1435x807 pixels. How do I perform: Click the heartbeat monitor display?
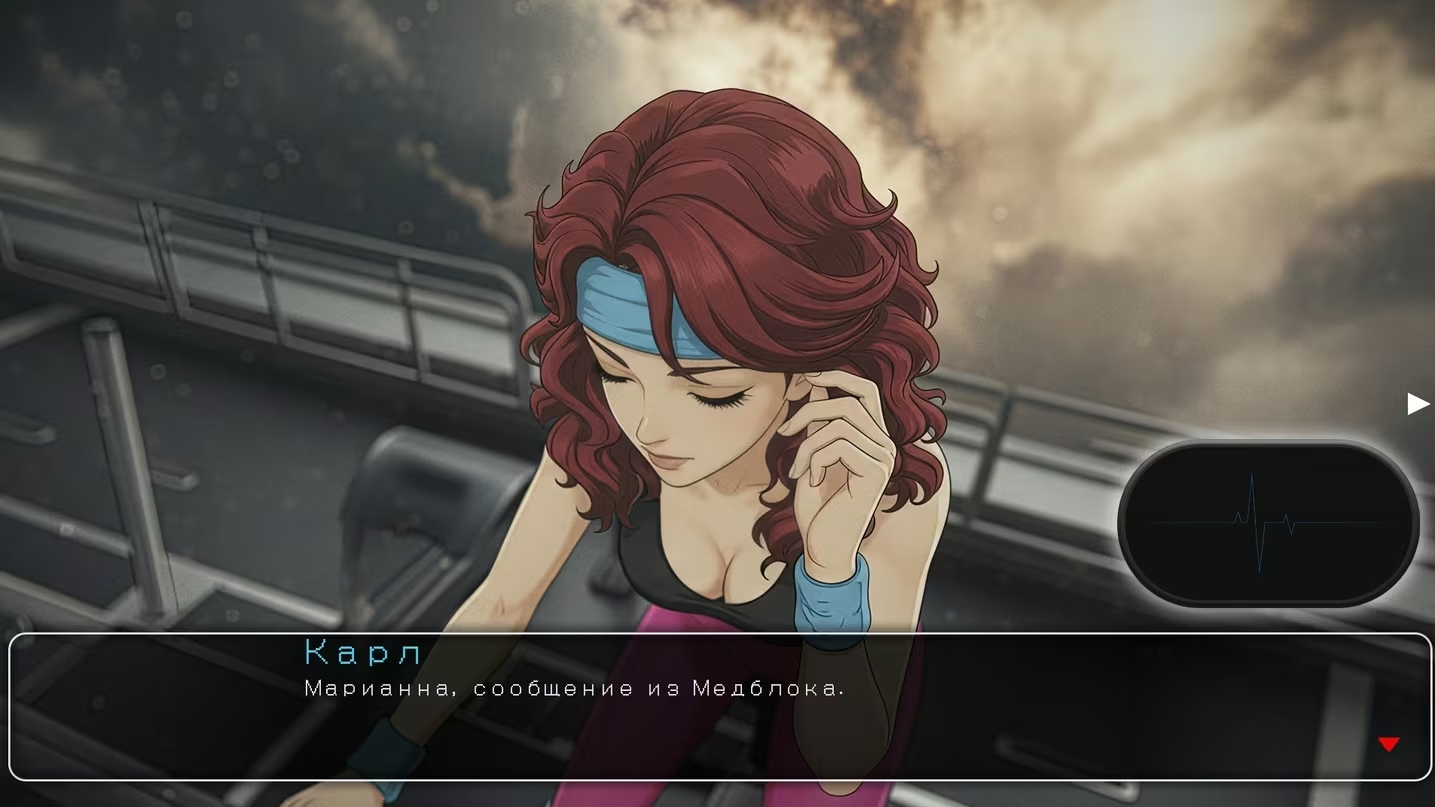click(x=1268, y=523)
